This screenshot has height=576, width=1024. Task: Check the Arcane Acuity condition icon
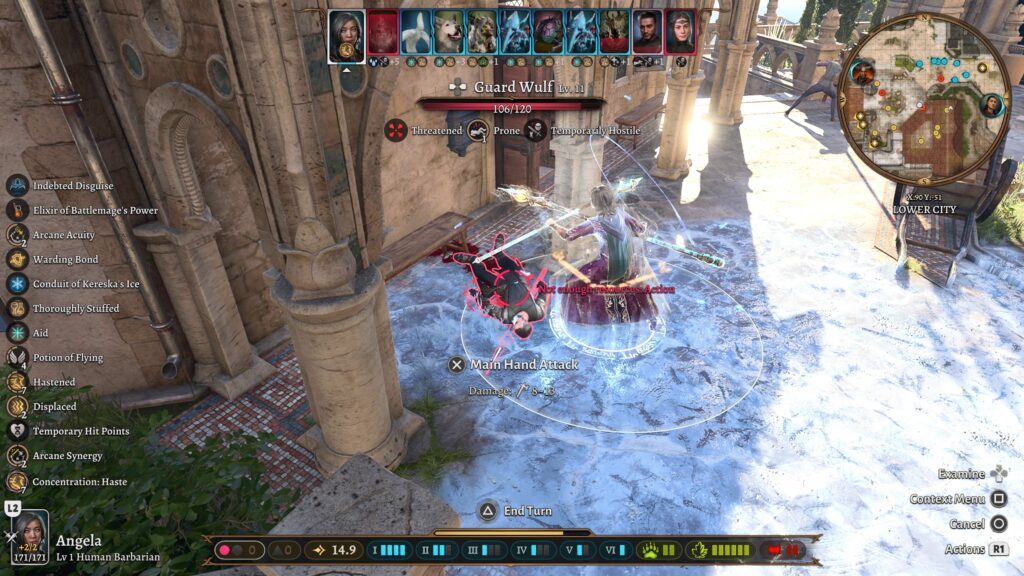[17, 235]
